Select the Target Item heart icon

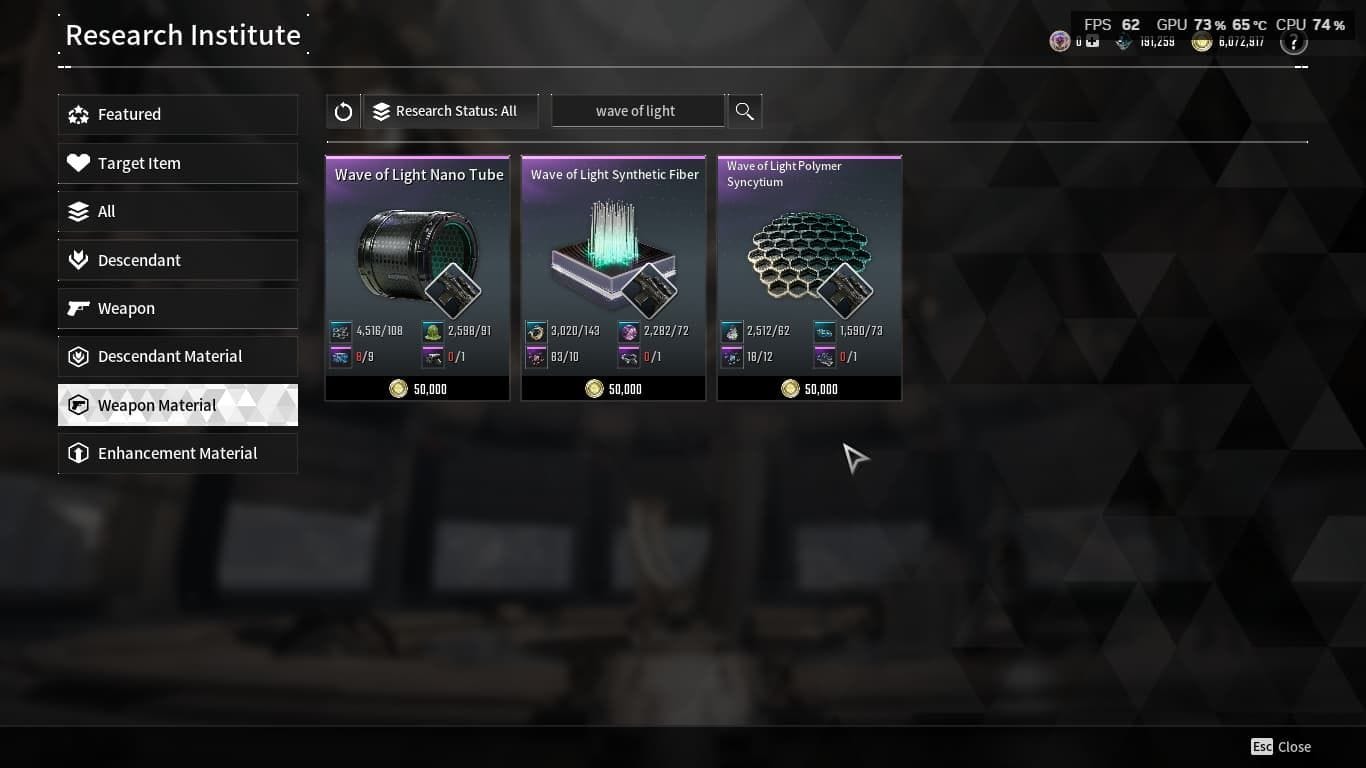tap(79, 163)
